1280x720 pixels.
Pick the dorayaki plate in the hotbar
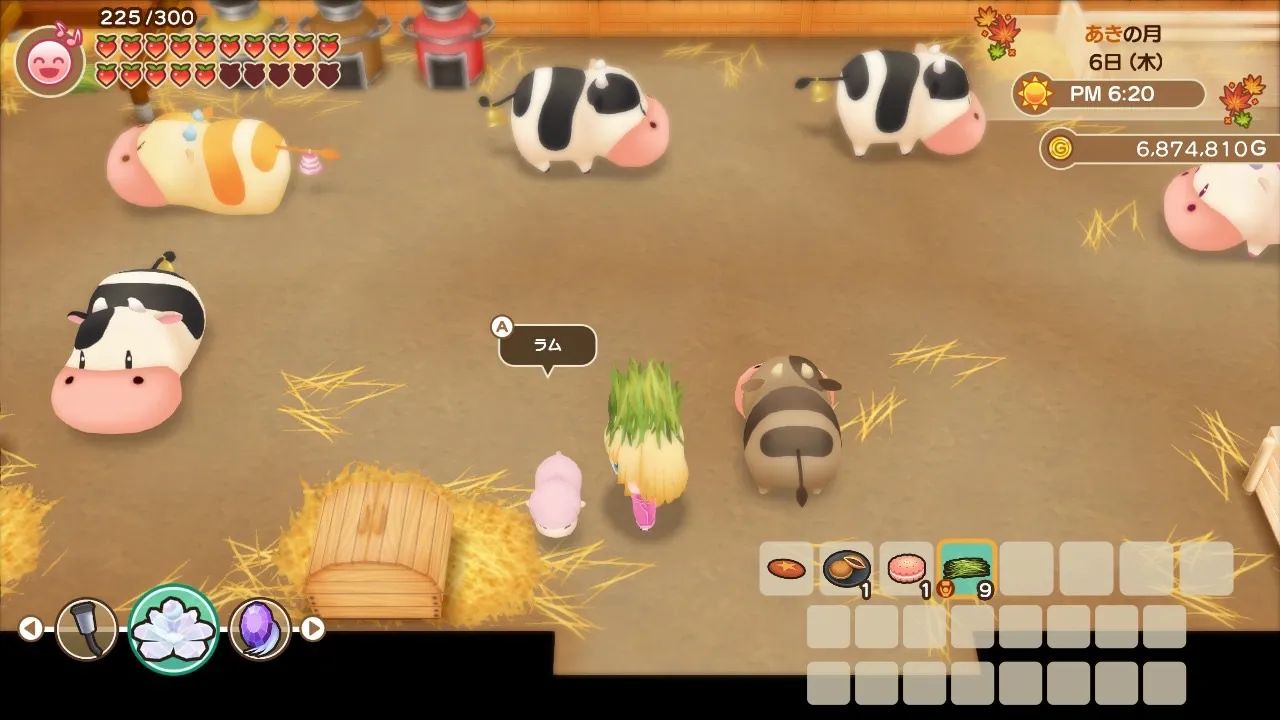pos(846,569)
